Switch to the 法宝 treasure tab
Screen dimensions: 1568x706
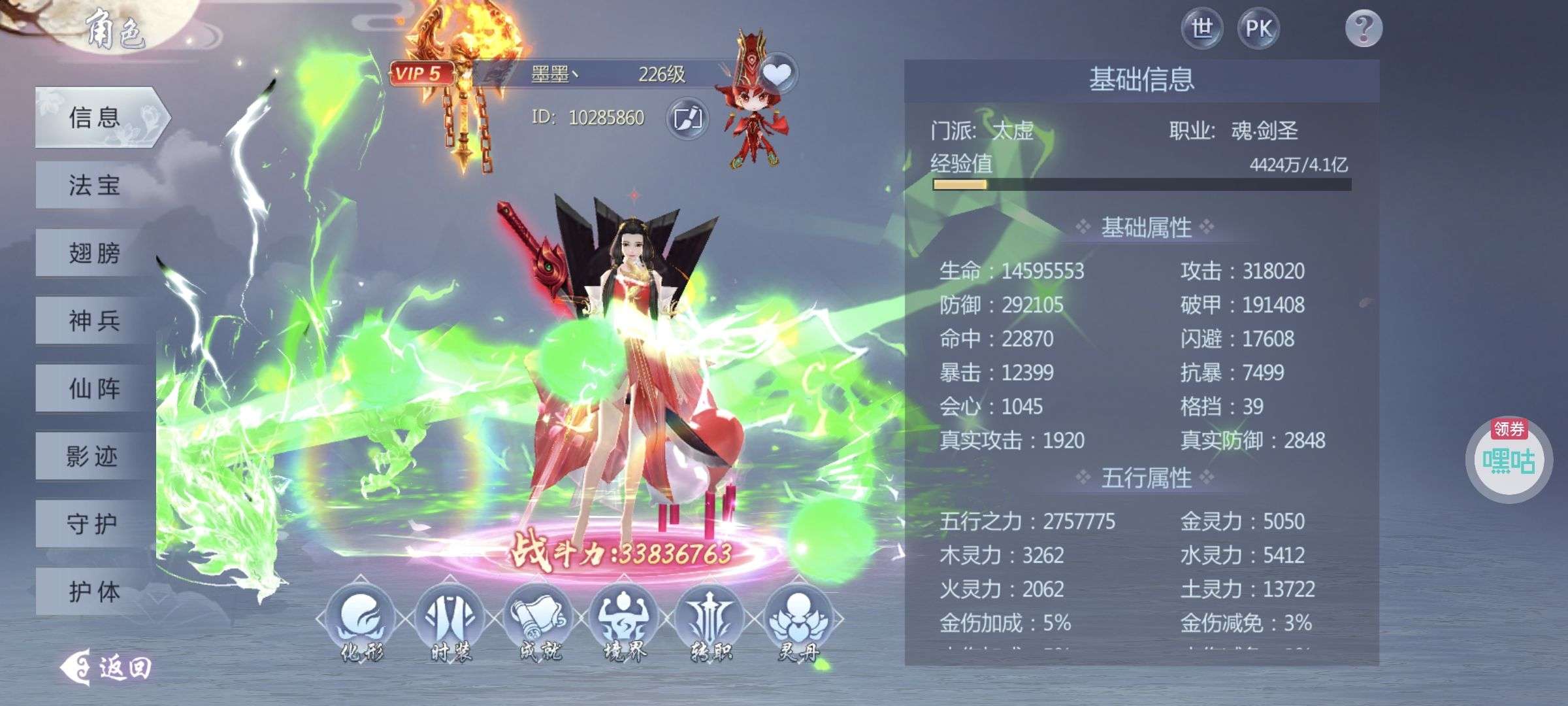(x=93, y=186)
